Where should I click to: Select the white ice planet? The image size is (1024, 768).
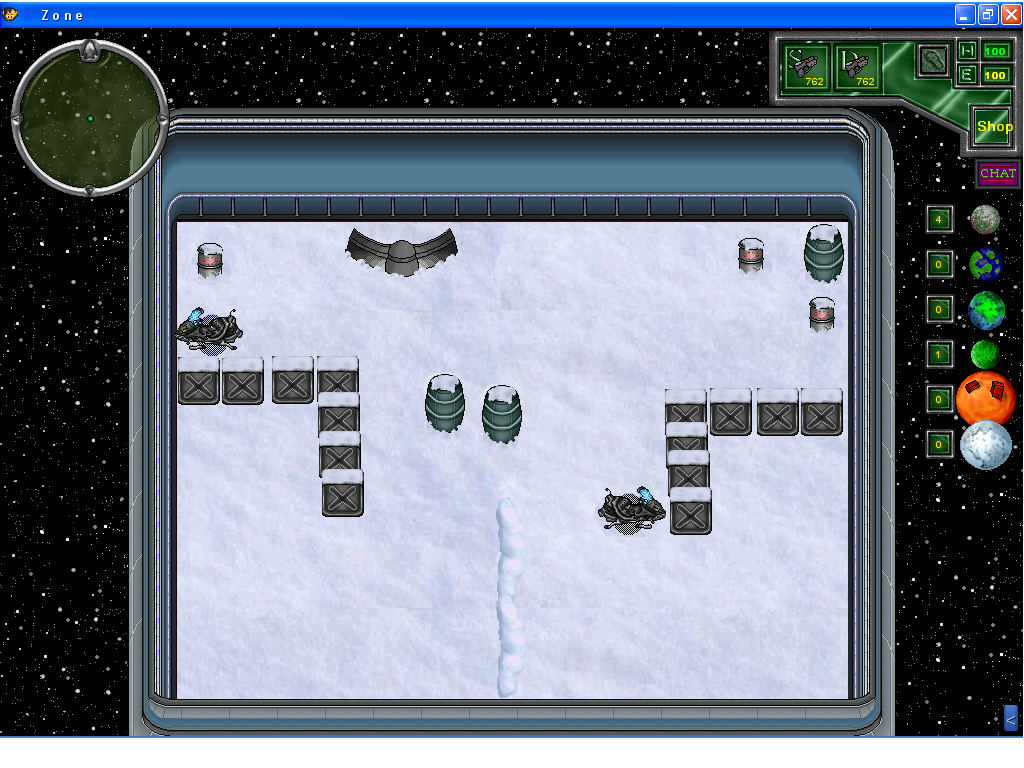986,444
